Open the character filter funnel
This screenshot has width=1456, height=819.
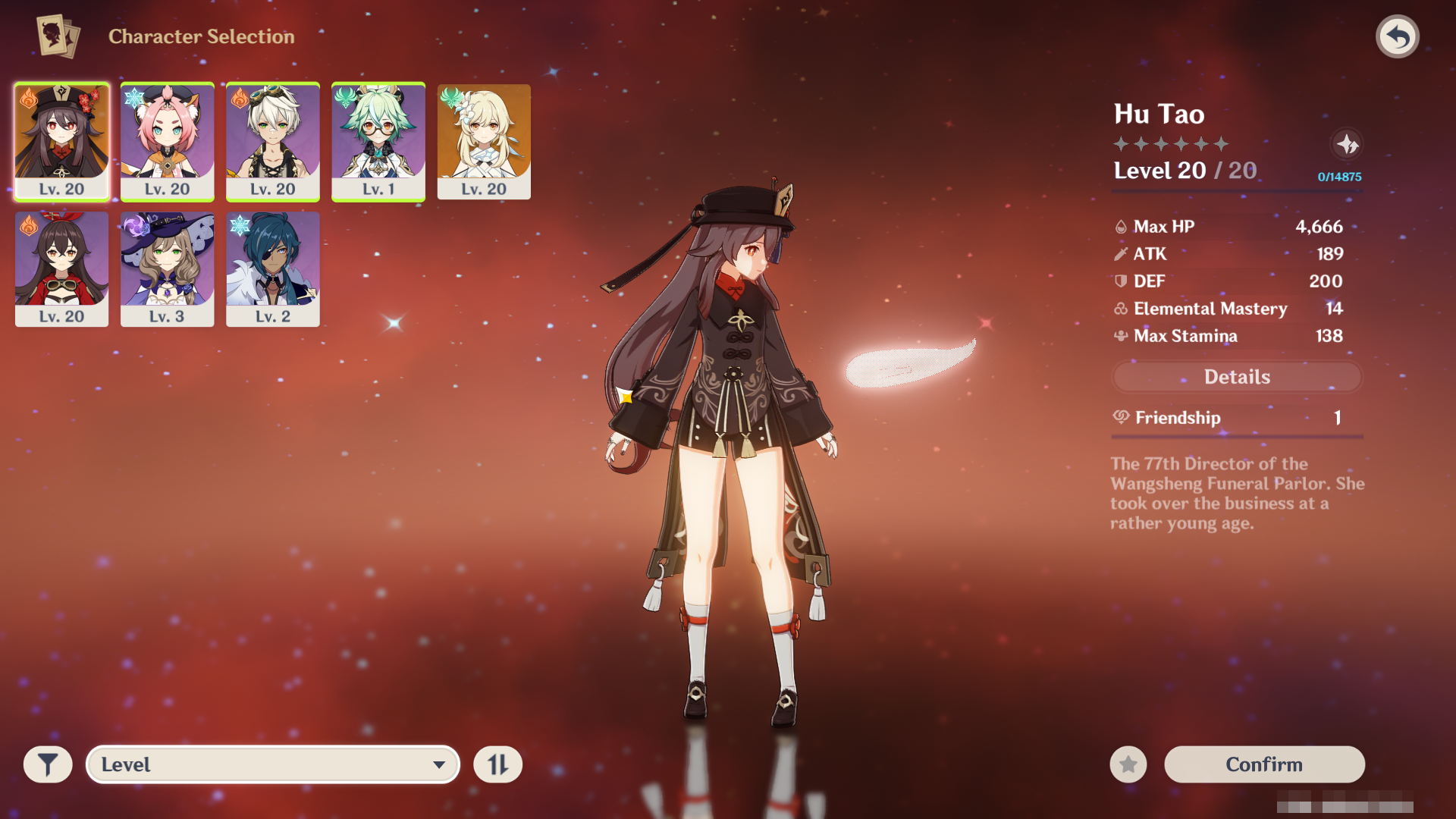point(48,764)
